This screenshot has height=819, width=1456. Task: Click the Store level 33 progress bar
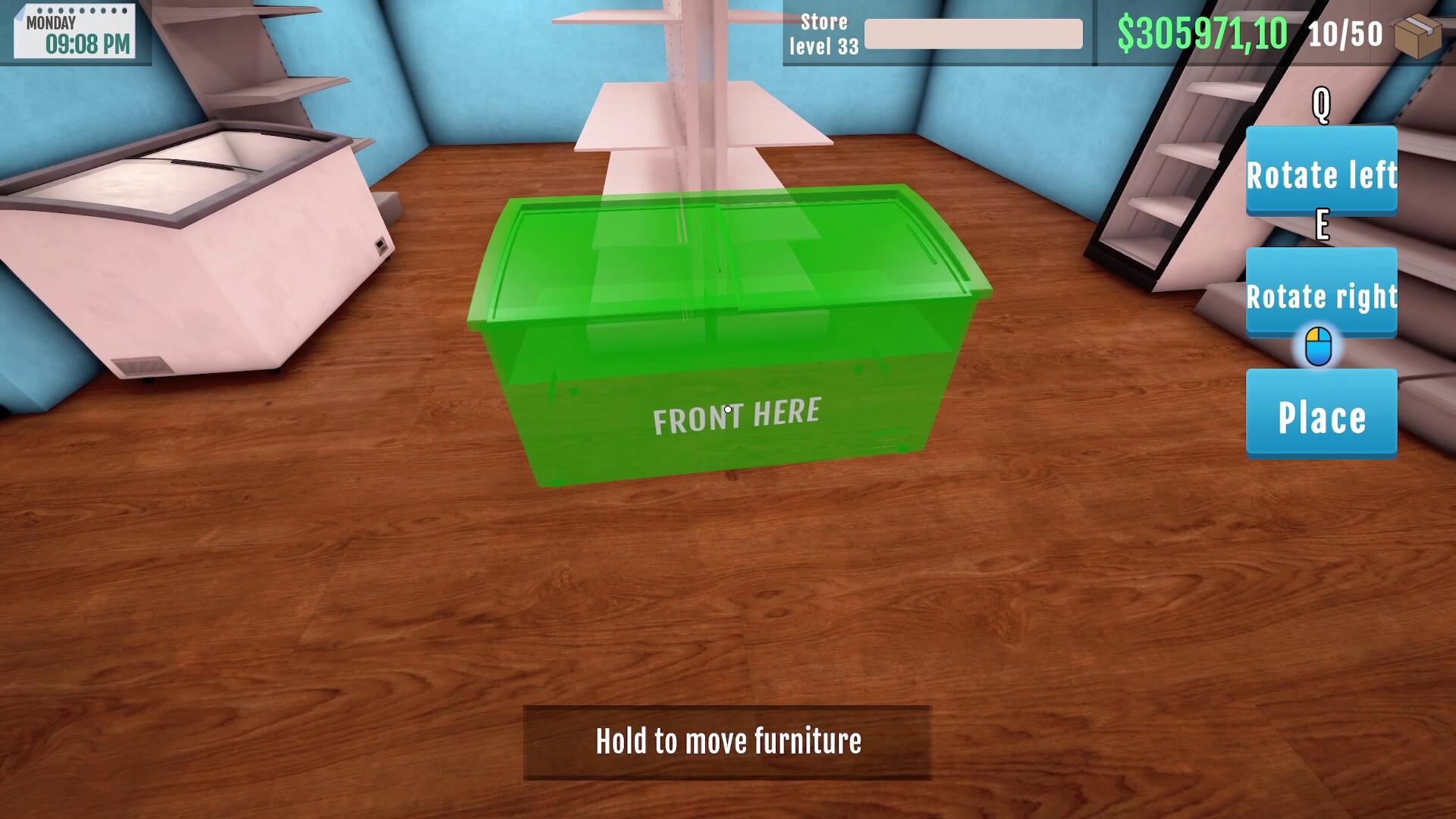973,35
